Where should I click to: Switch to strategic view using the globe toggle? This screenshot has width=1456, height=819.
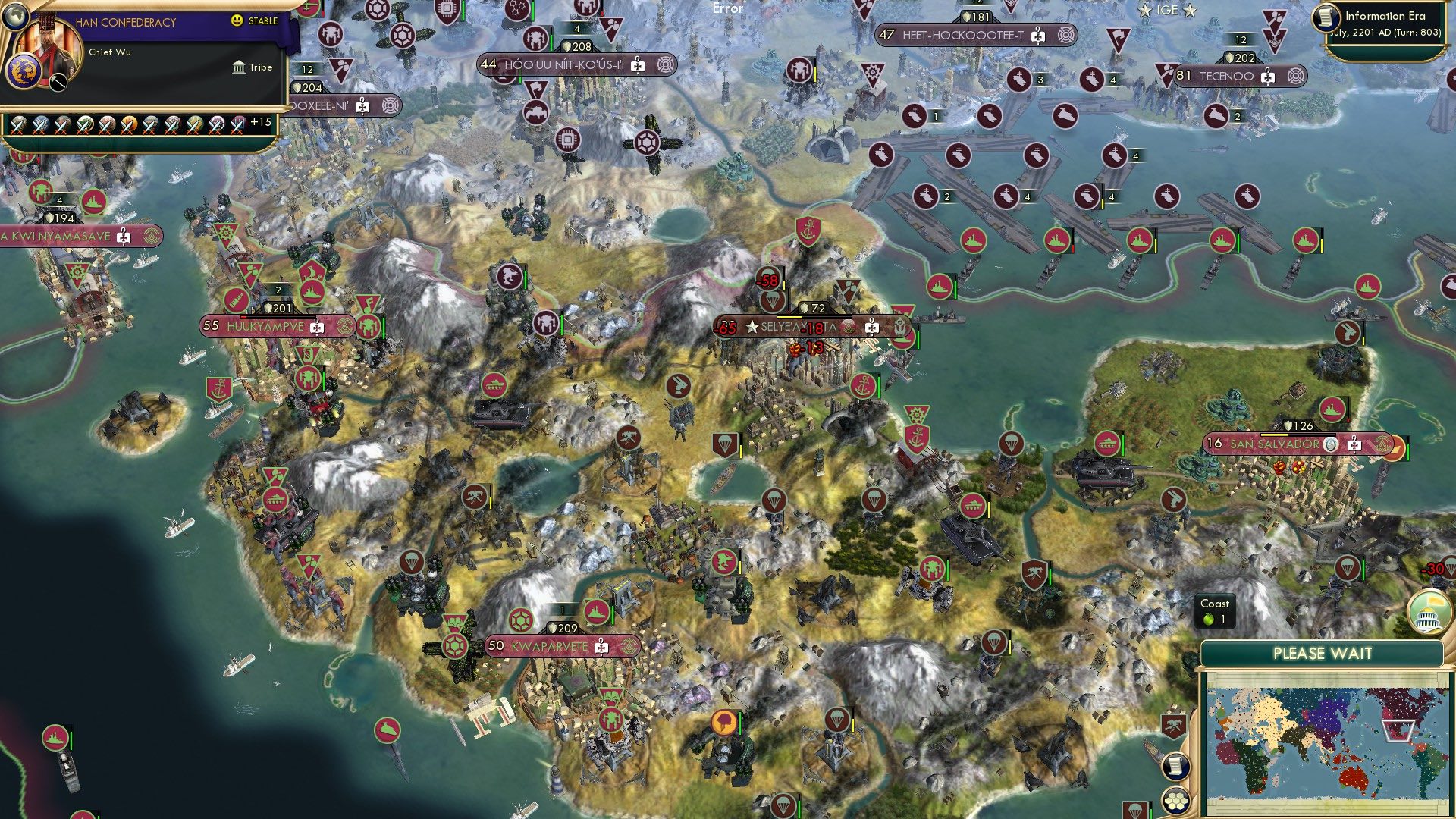coord(15,17)
